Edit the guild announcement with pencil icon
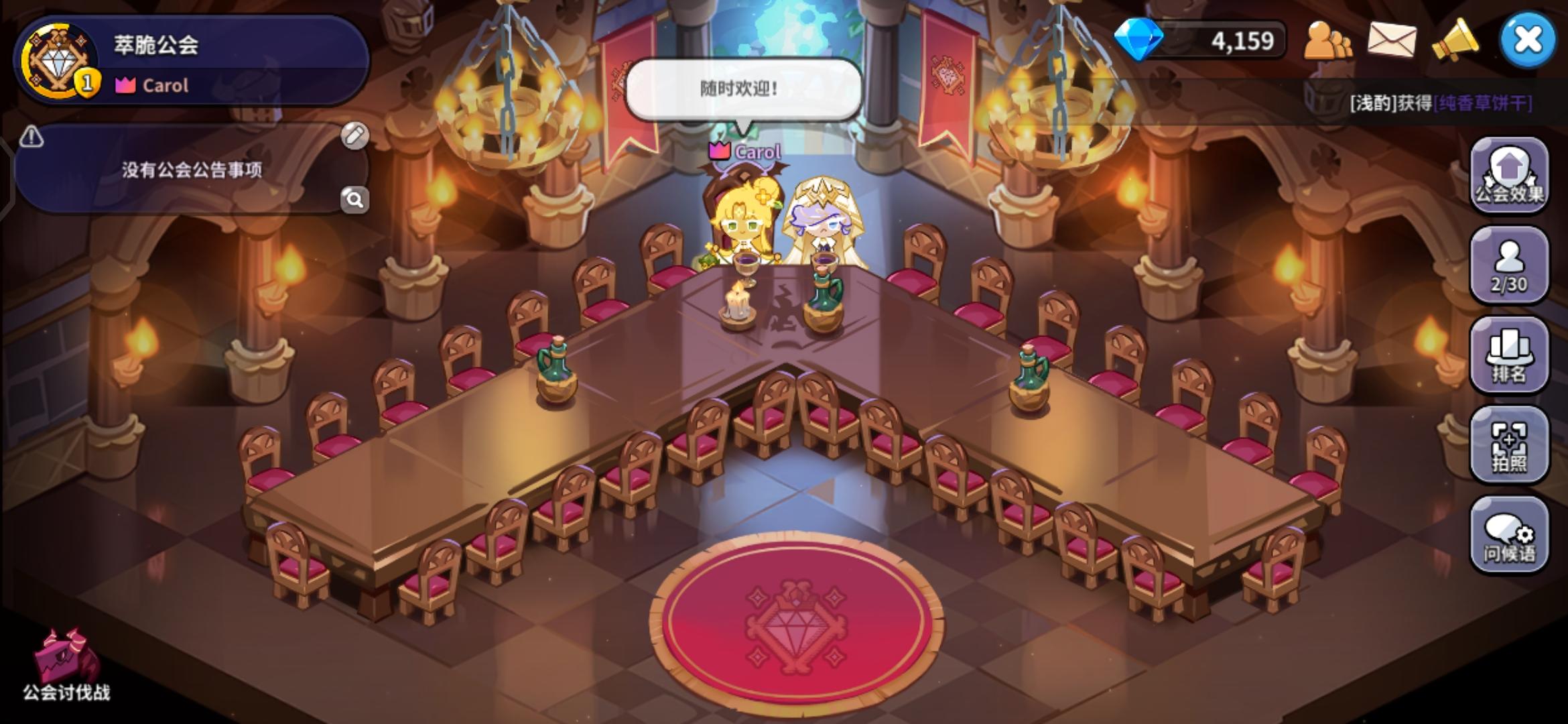The image size is (1568, 724). tap(354, 135)
